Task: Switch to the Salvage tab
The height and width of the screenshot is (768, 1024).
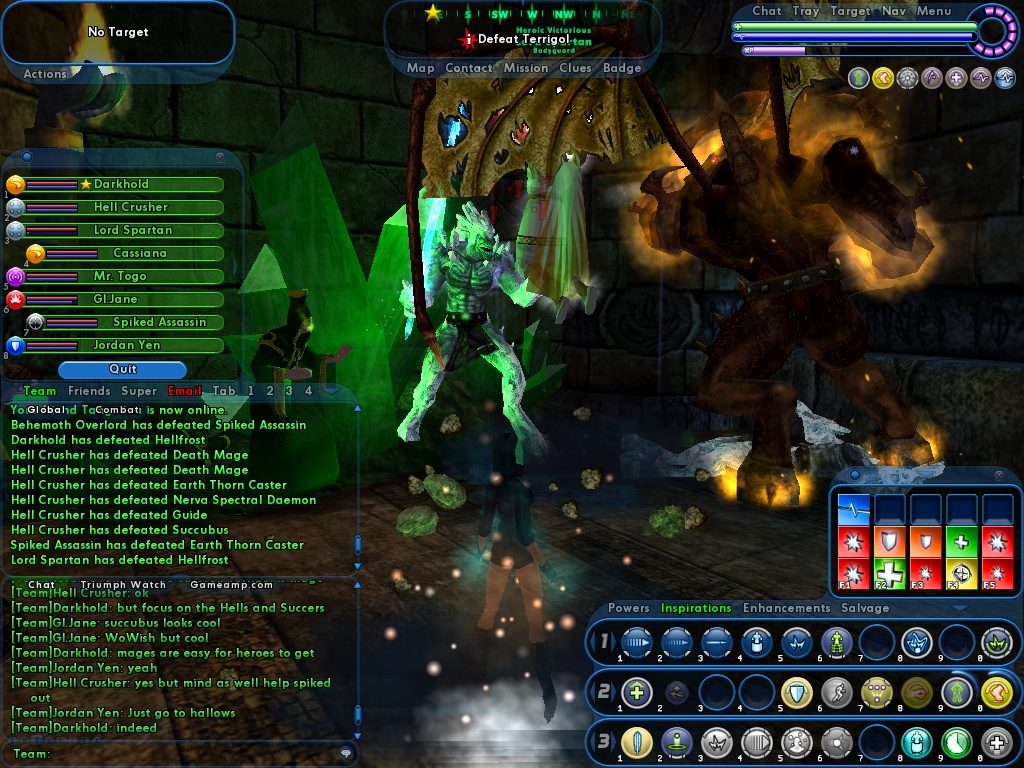Action: coord(864,608)
